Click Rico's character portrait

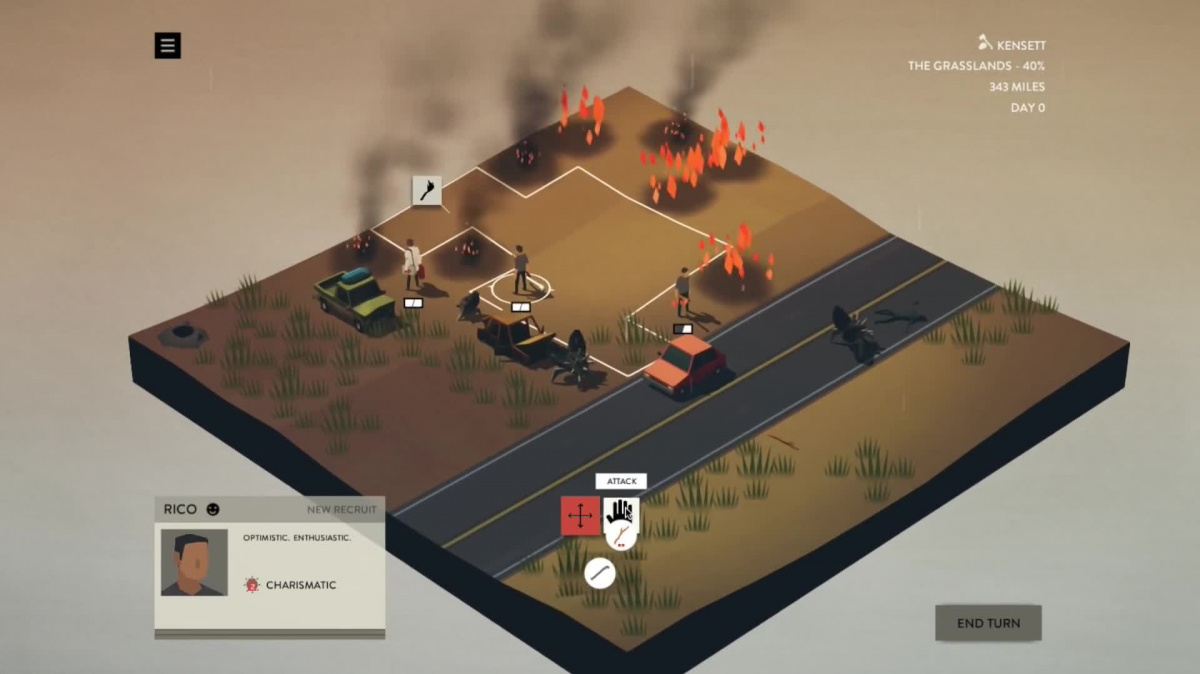194,562
